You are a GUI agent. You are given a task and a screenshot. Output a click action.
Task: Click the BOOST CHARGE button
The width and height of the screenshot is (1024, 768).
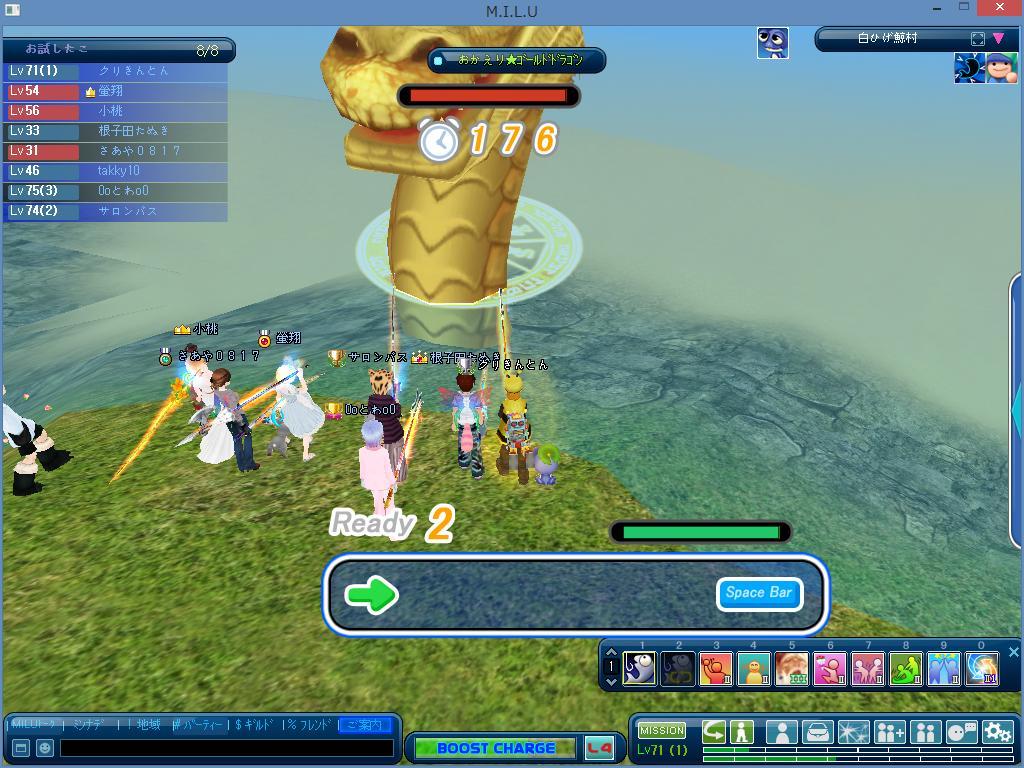click(495, 748)
